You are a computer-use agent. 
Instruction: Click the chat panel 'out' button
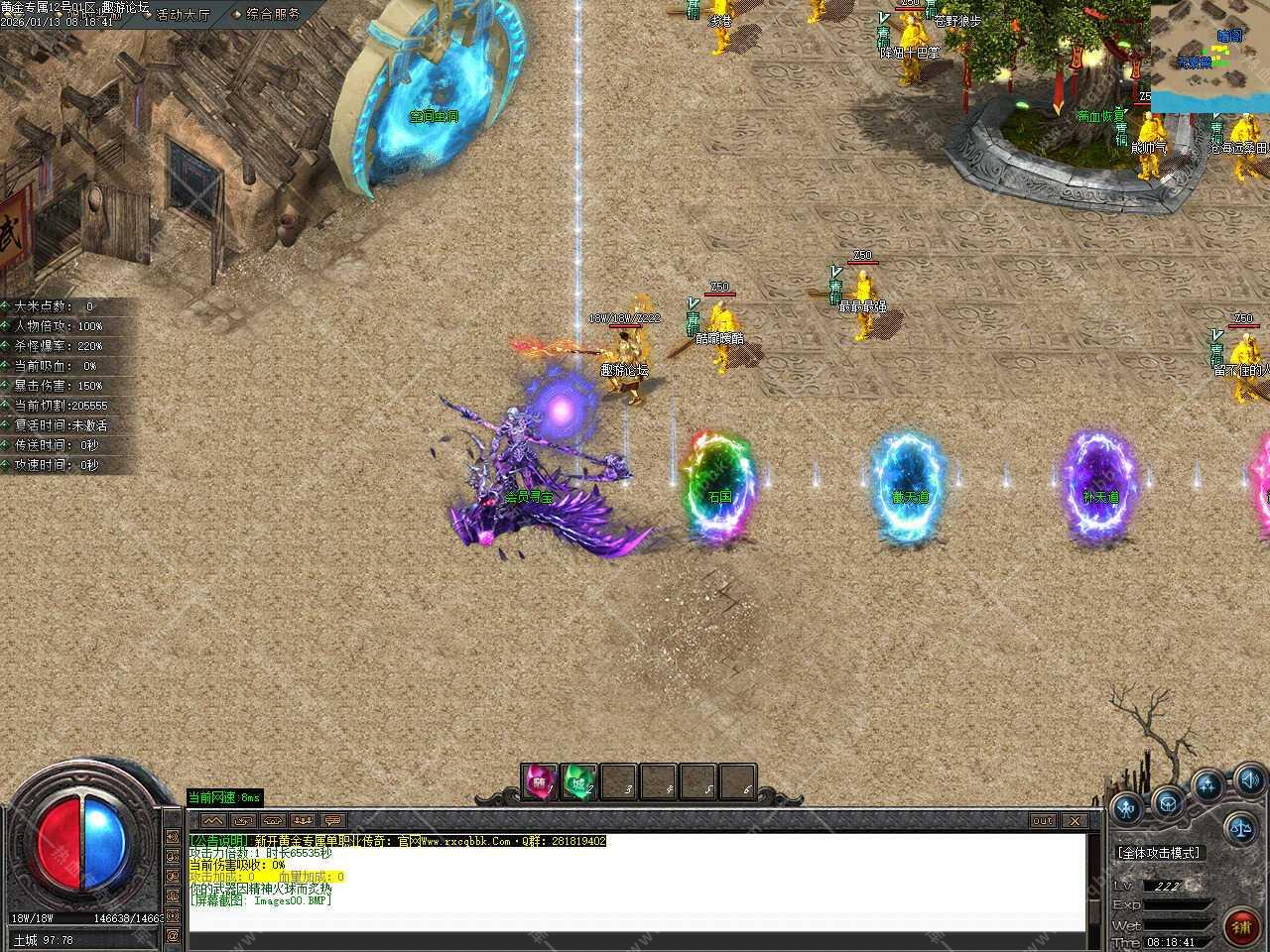coord(1042,821)
